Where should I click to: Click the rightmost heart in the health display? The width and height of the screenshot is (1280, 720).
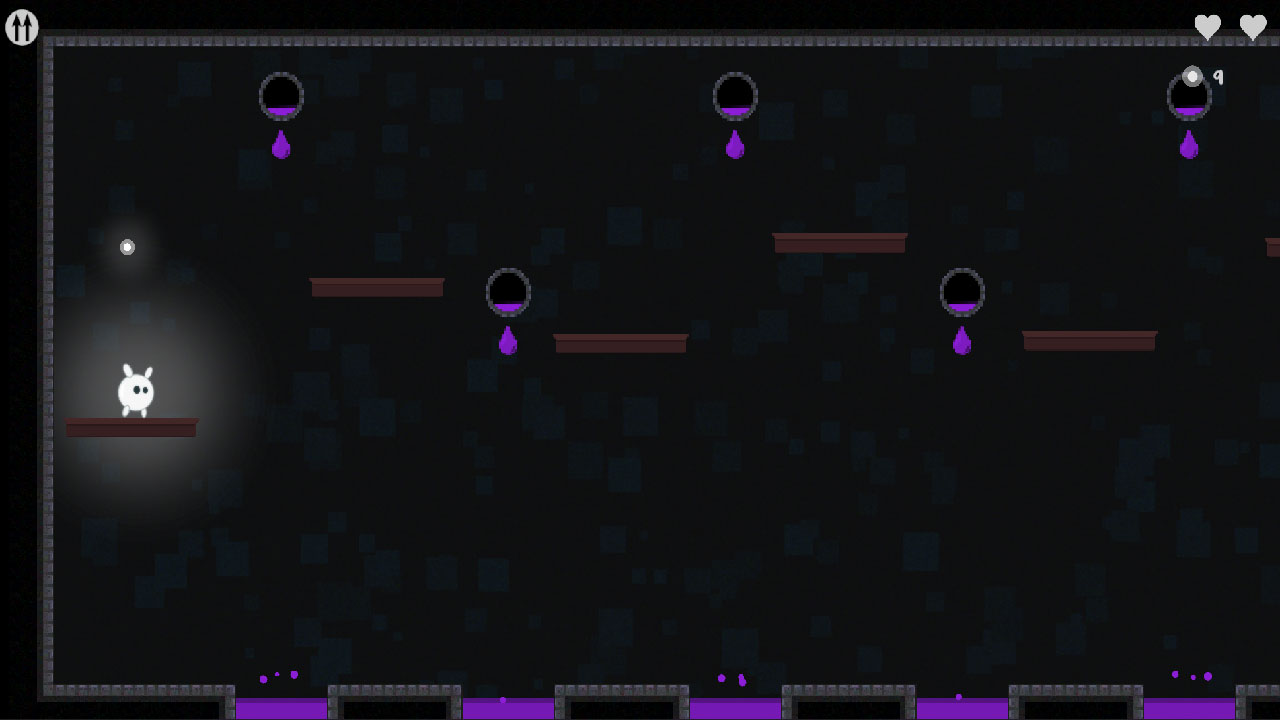coord(1253,27)
